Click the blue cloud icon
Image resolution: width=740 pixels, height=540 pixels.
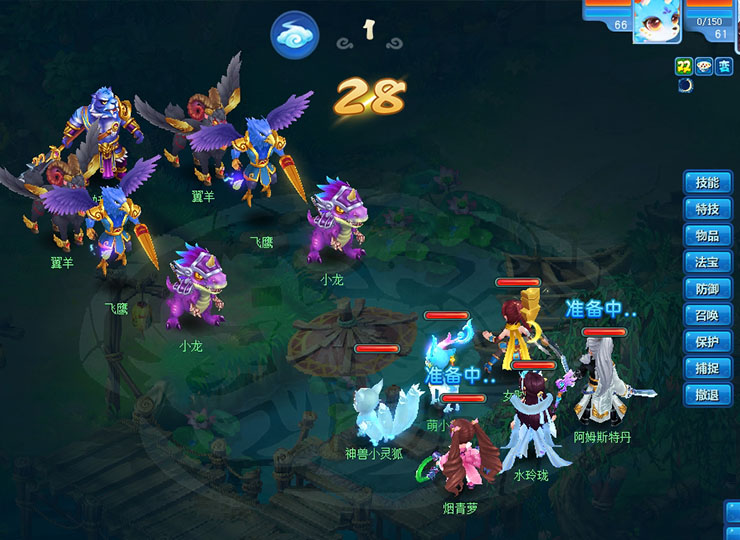point(294,36)
